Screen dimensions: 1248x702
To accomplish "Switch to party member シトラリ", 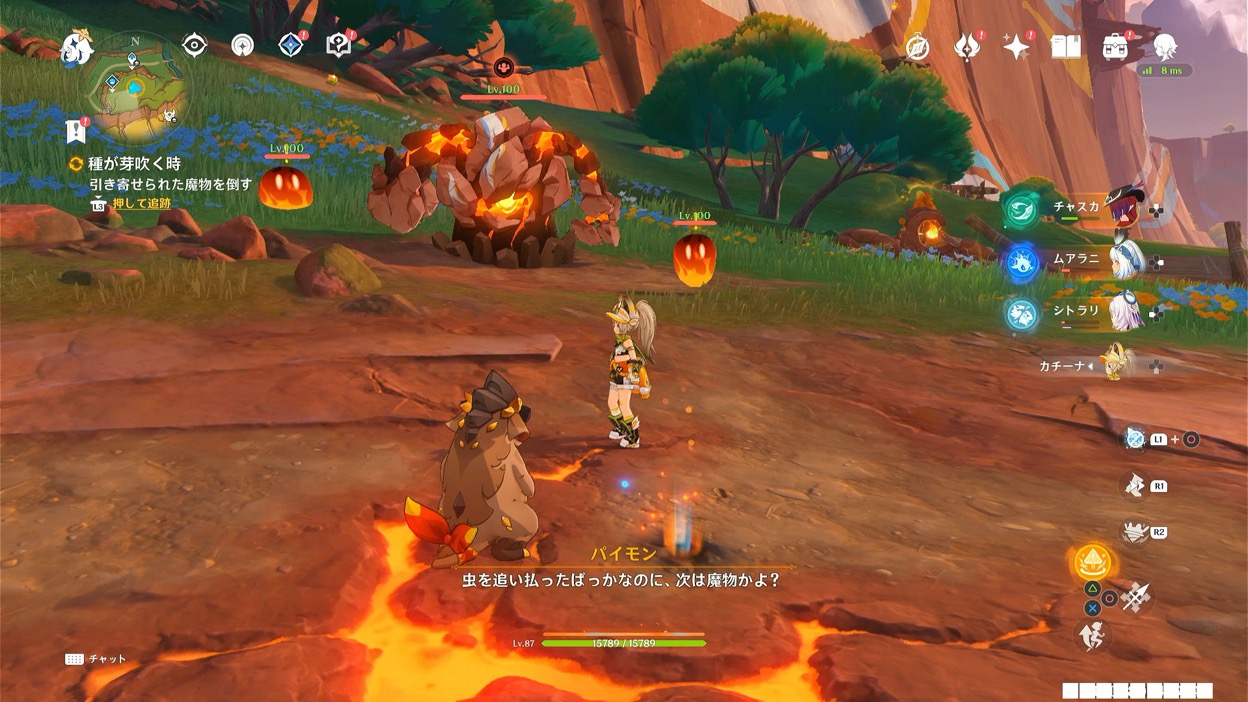I will pos(1122,312).
